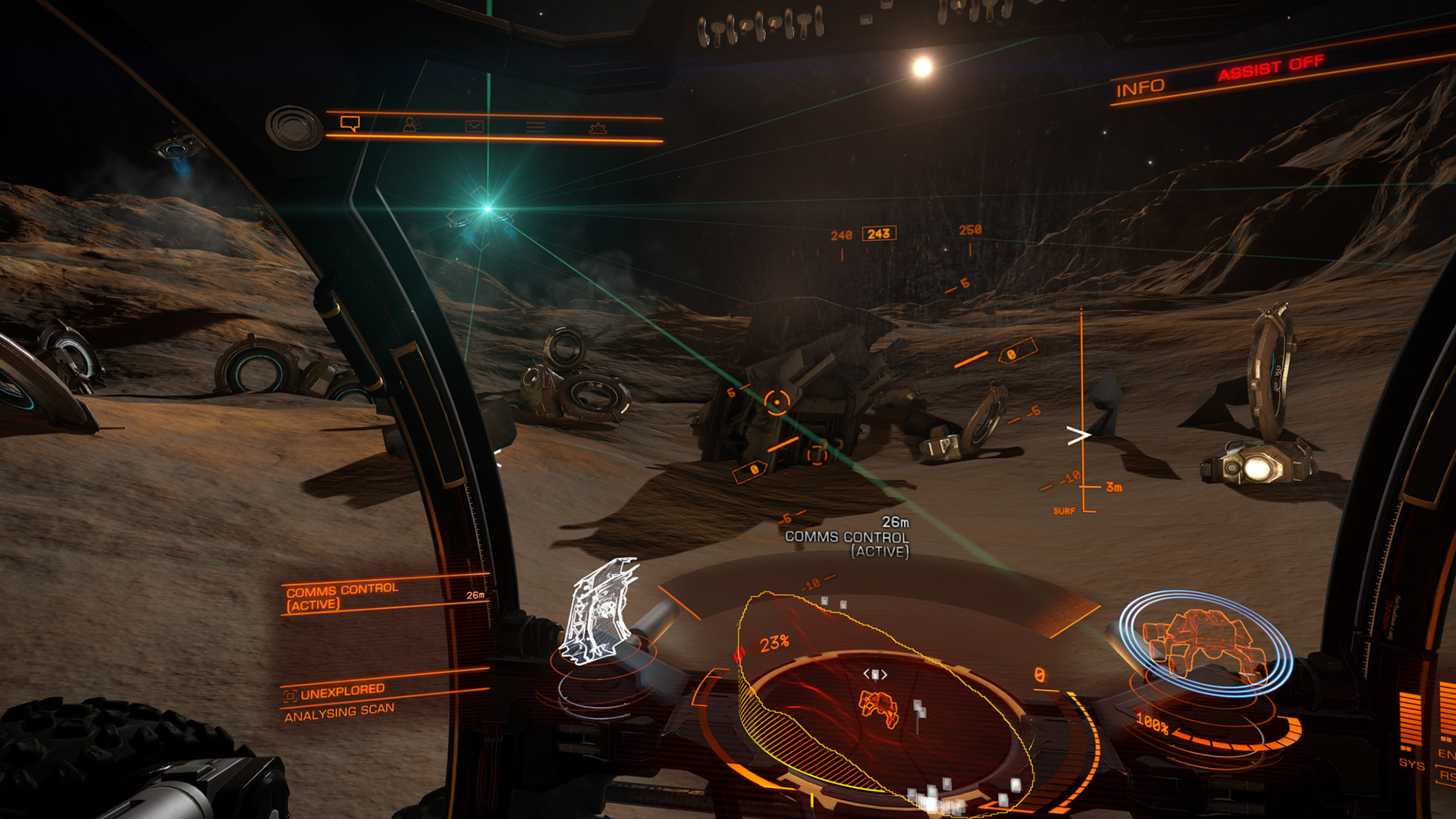Open the INFO panel
This screenshot has height=819, width=1456.
coord(1140,88)
